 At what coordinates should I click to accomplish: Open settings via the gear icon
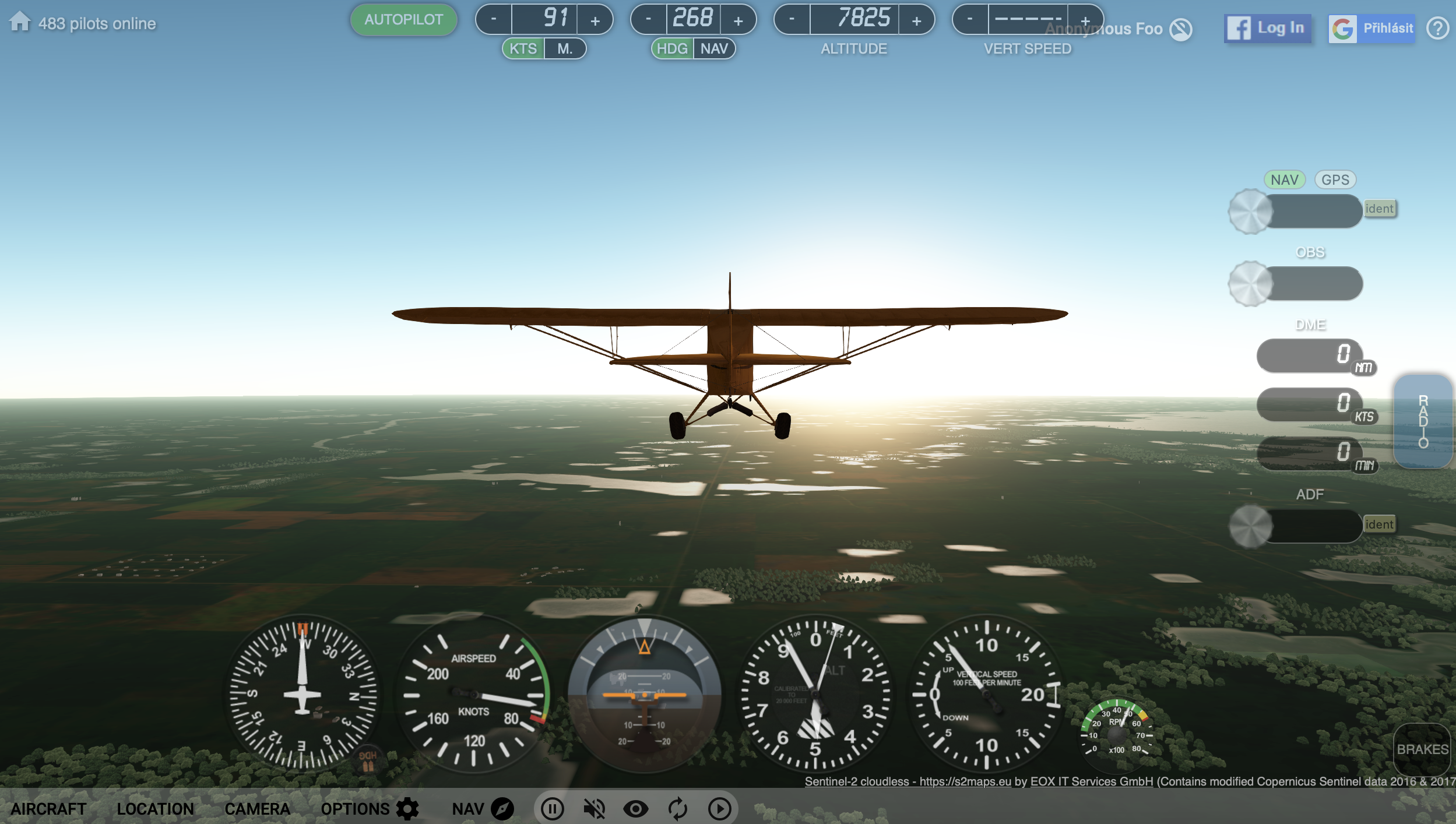point(406,809)
